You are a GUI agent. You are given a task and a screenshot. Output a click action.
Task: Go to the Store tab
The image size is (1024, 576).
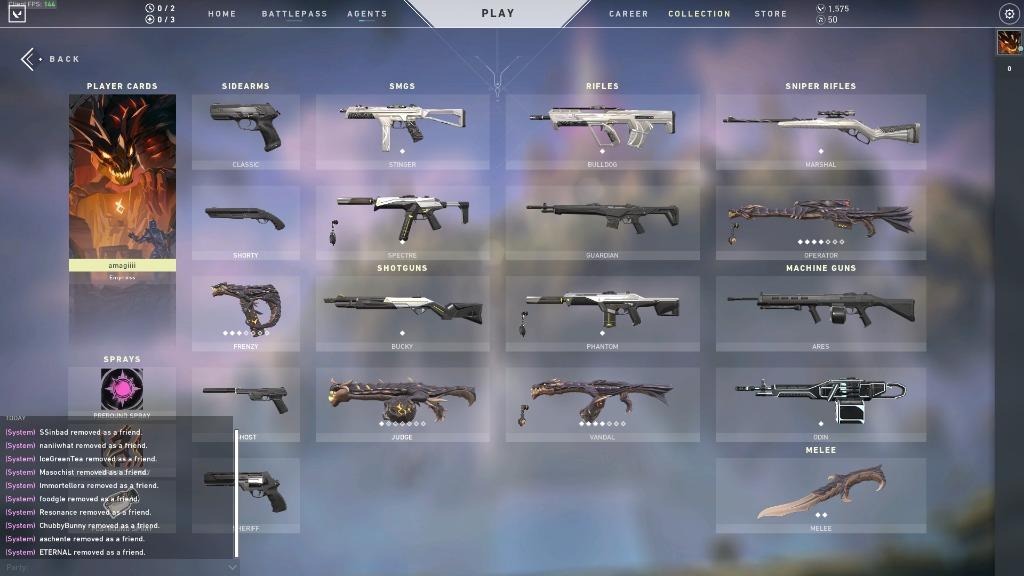pyautogui.click(x=770, y=14)
